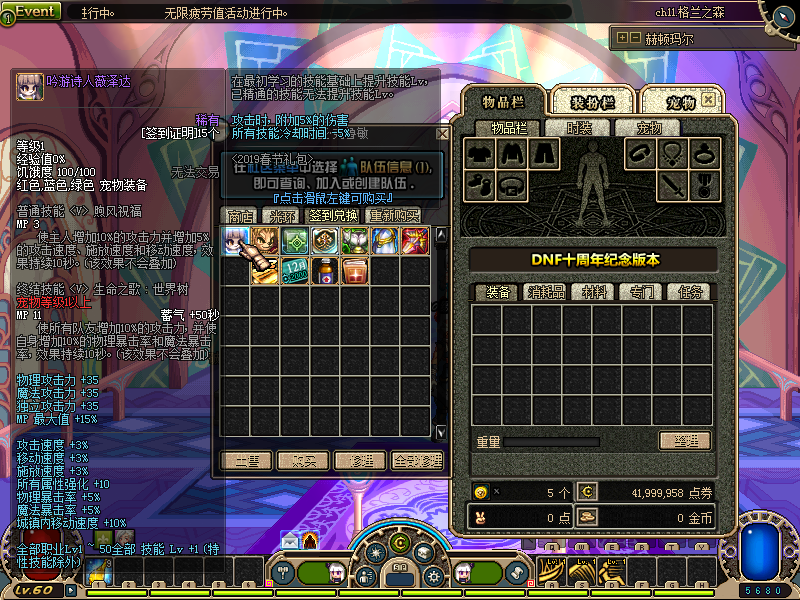This screenshot has width=800, height=600.
Task: Select the 签到兑换 shop tab
Action: (x=333, y=215)
